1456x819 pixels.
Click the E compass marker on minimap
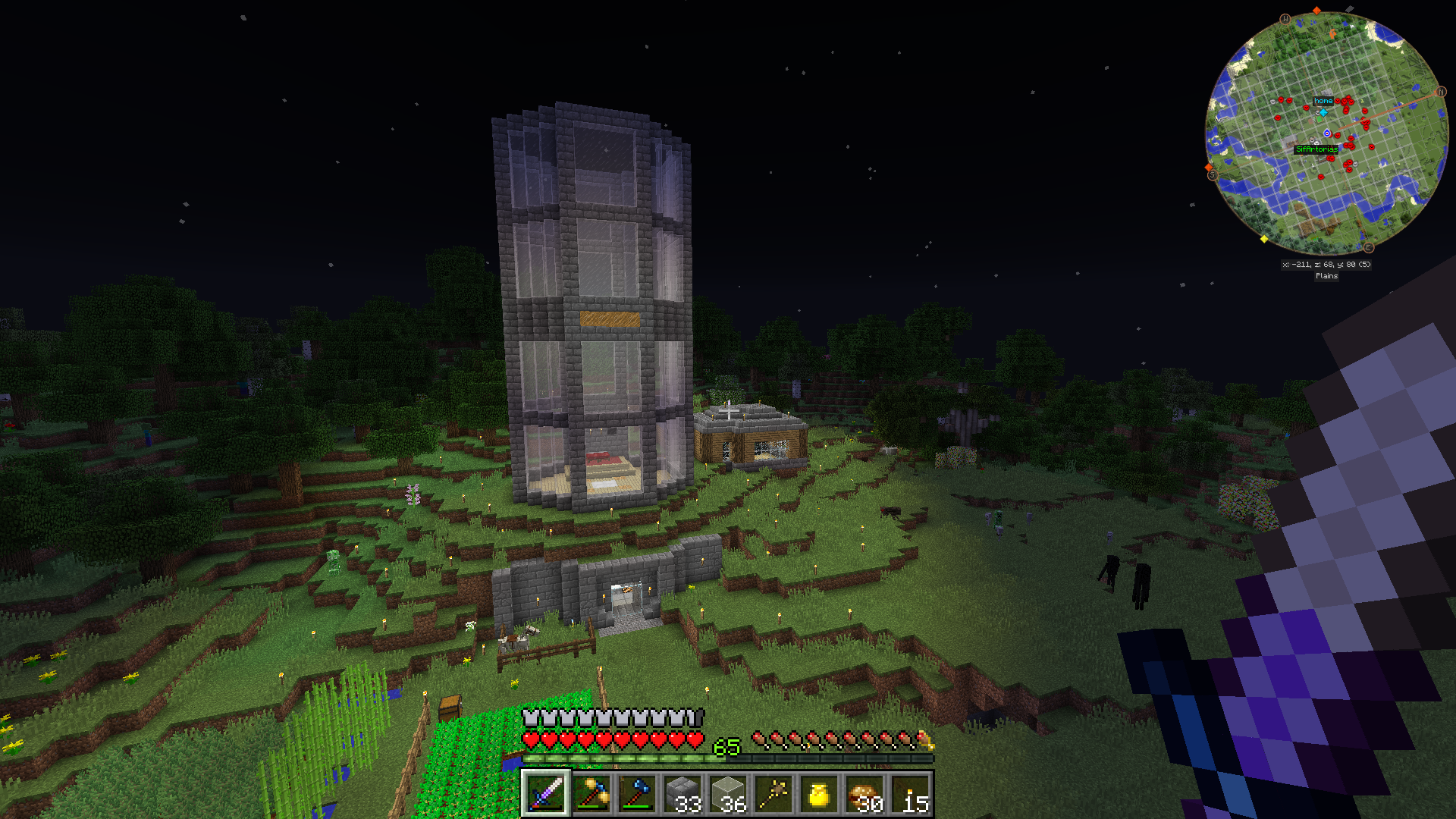coord(1368,248)
